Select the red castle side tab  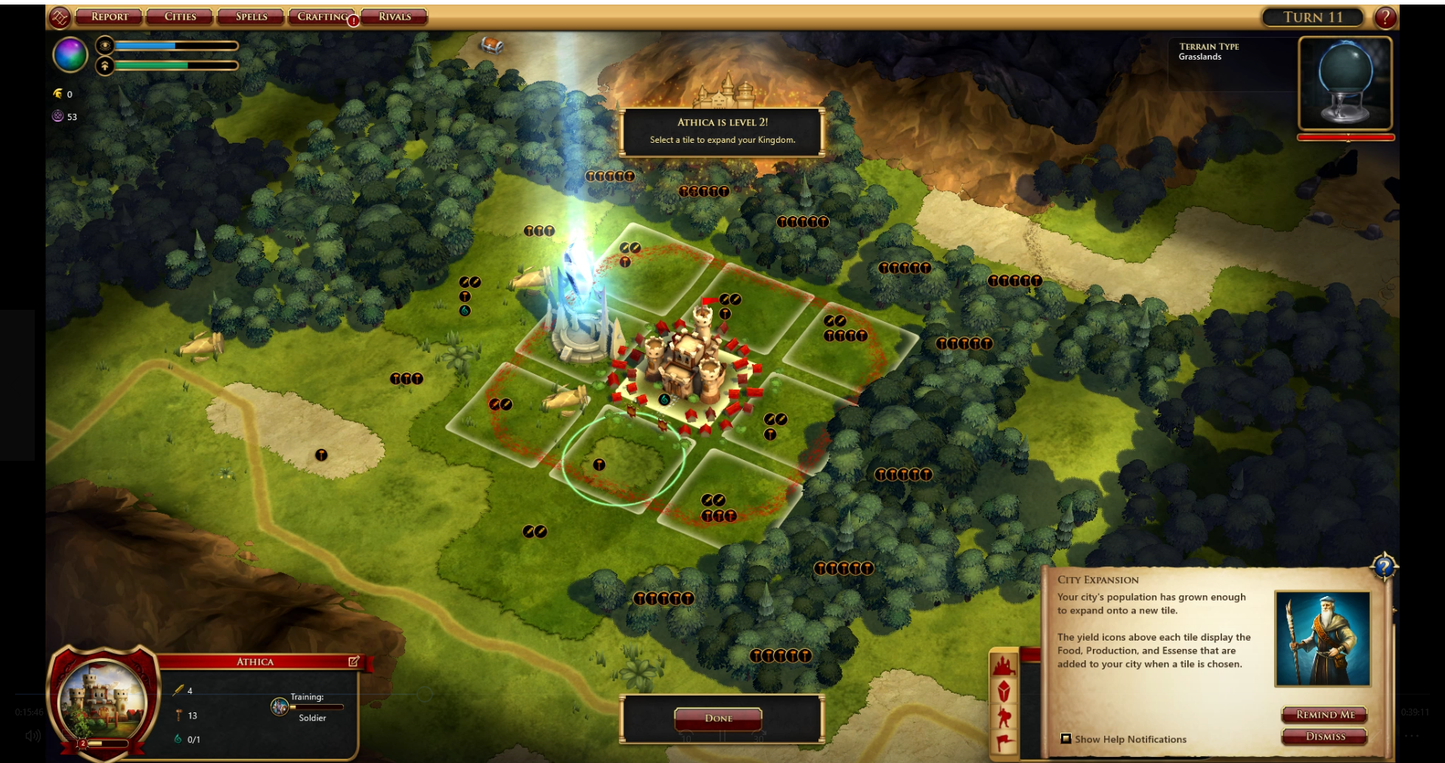tap(1004, 666)
